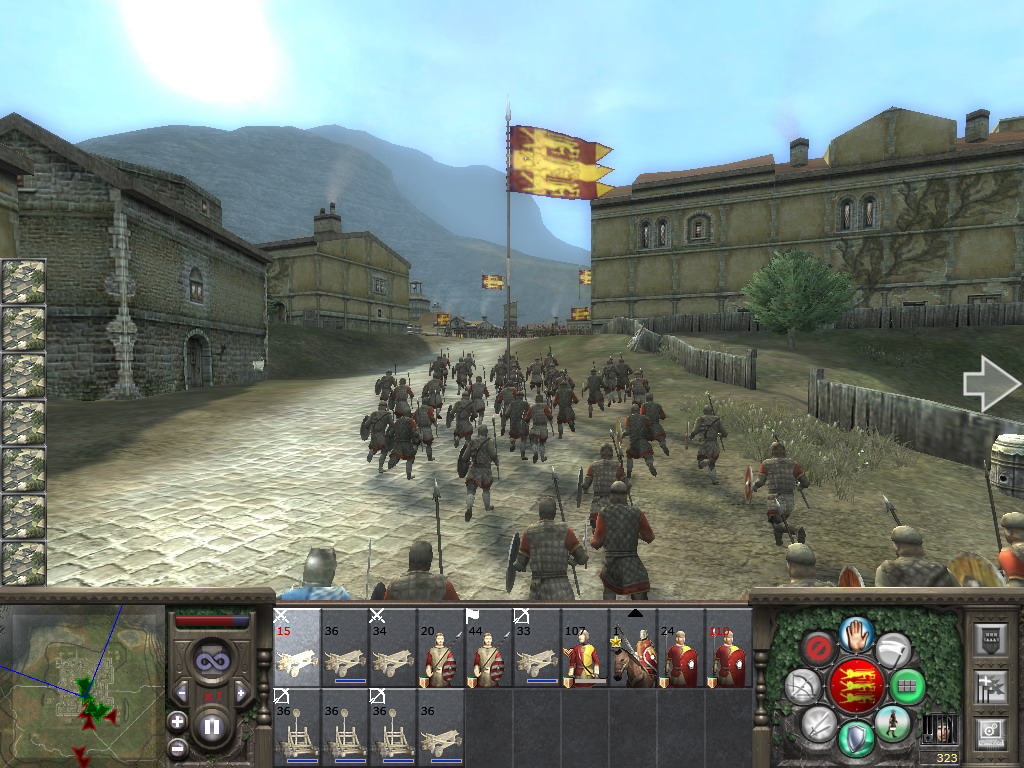Pause the battle
This screenshot has width=1024, height=768.
coord(211,727)
